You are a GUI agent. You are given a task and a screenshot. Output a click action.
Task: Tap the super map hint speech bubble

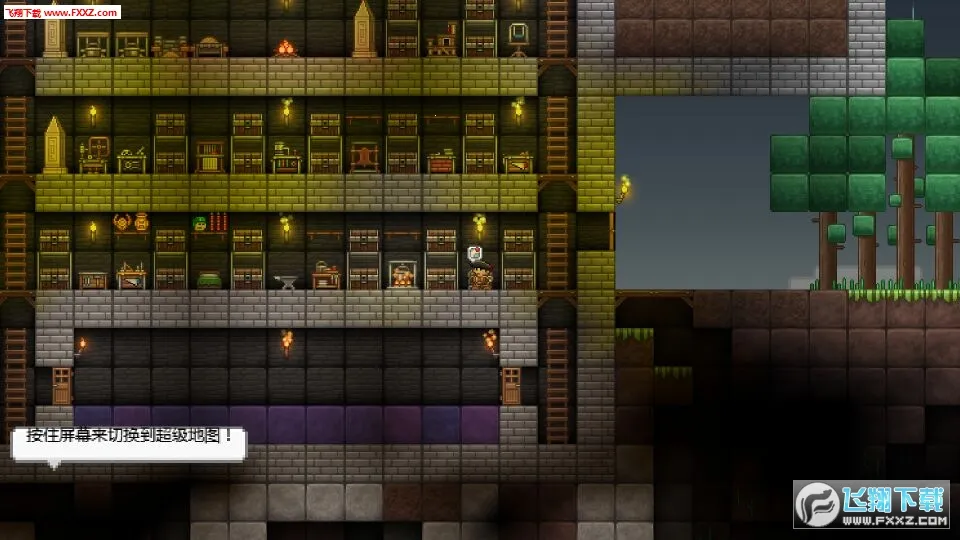tap(129, 441)
